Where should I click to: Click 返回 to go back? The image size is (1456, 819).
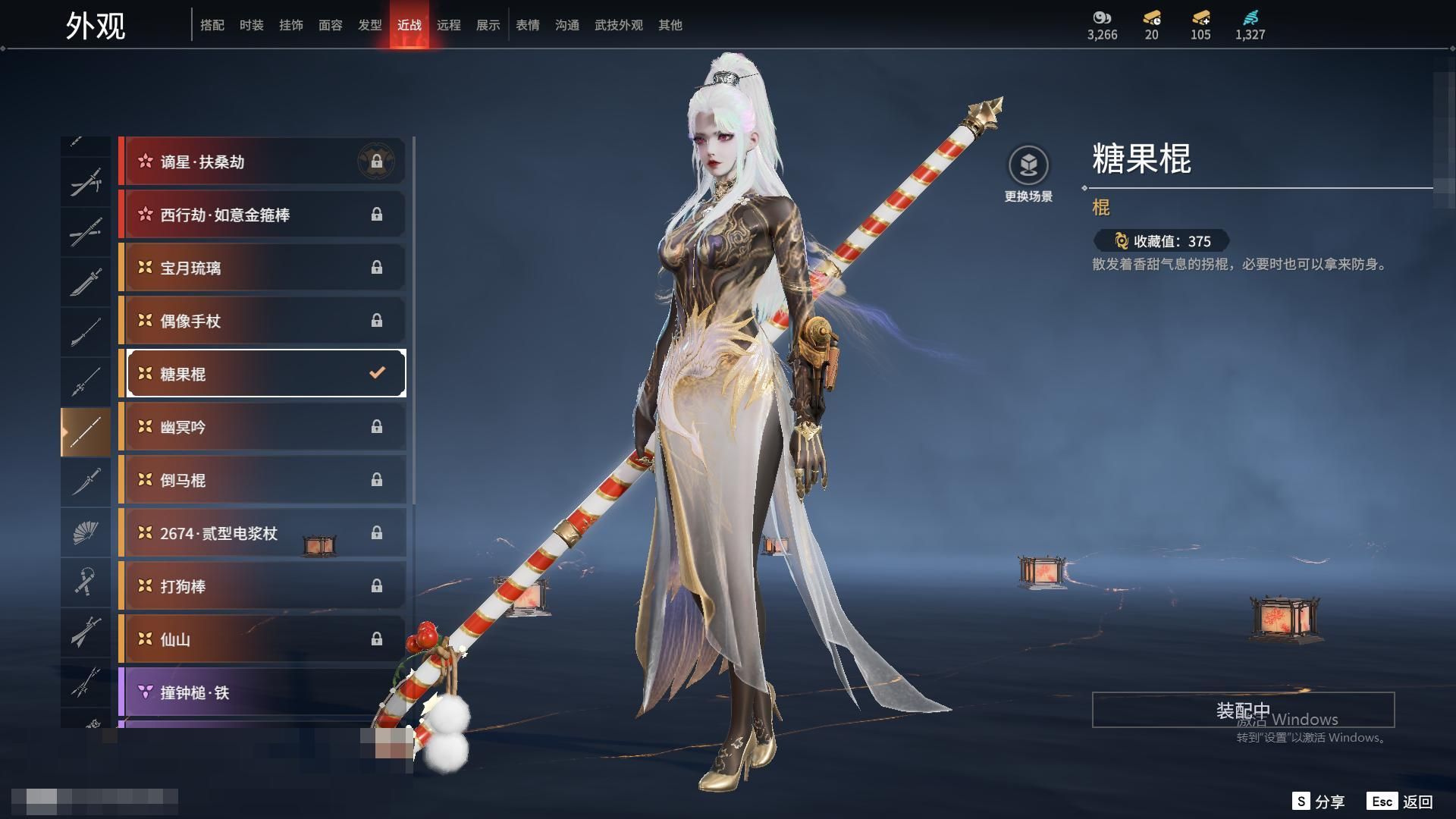(x=1400, y=802)
